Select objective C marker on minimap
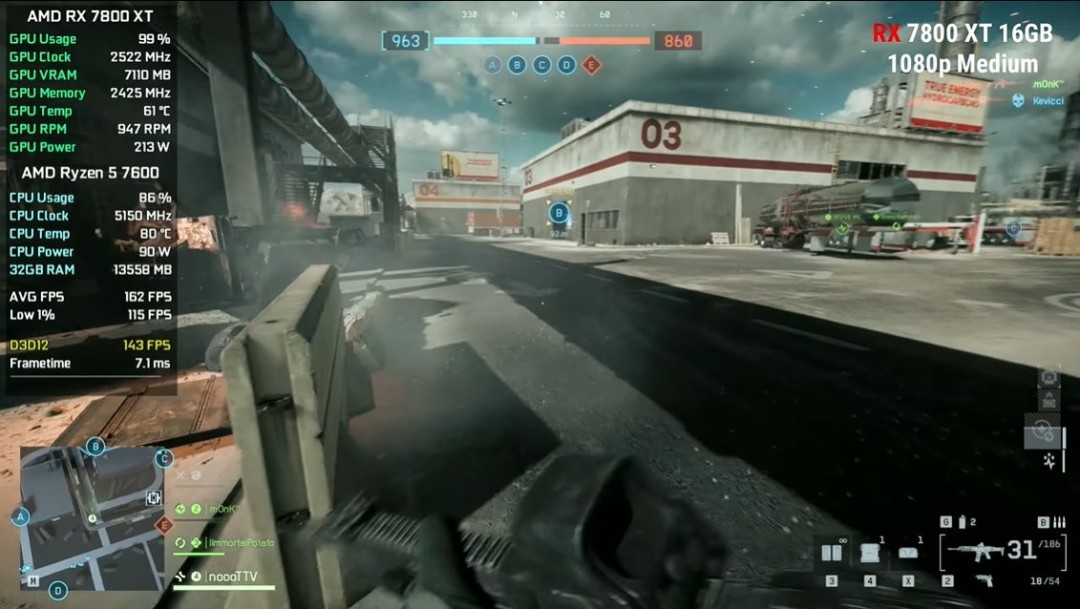 163,459
